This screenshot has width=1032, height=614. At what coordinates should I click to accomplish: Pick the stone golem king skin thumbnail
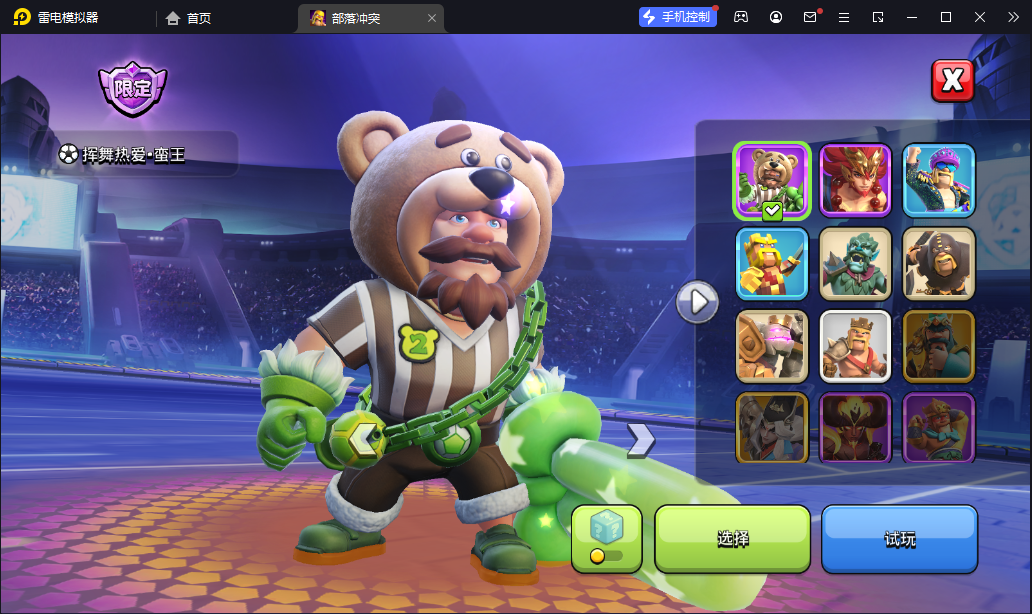coord(772,346)
